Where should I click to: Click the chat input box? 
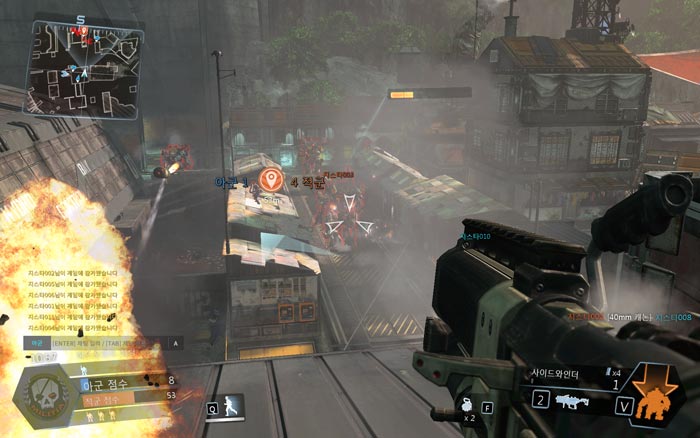click(100, 342)
